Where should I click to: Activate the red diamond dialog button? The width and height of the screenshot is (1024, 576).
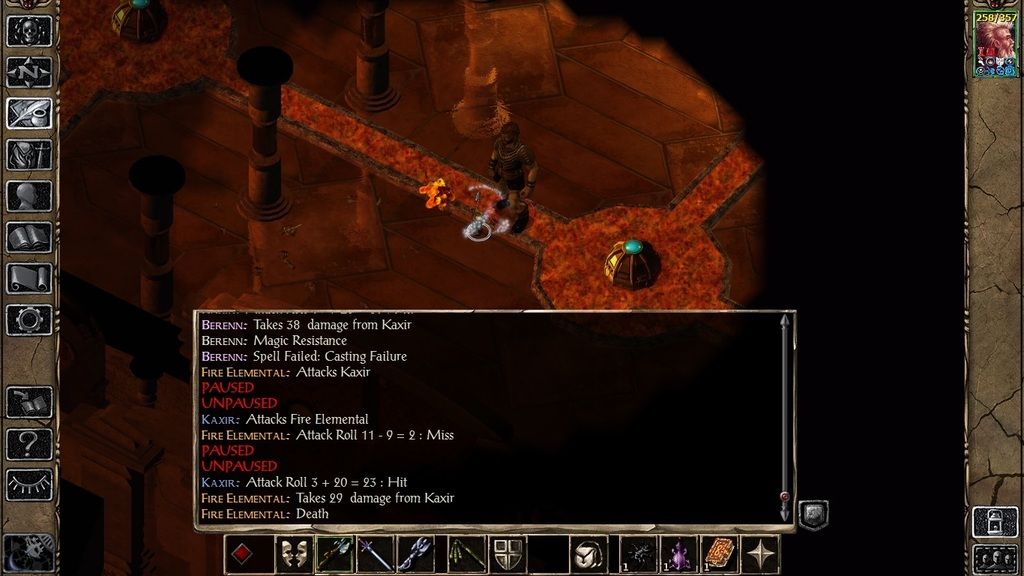(243, 554)
